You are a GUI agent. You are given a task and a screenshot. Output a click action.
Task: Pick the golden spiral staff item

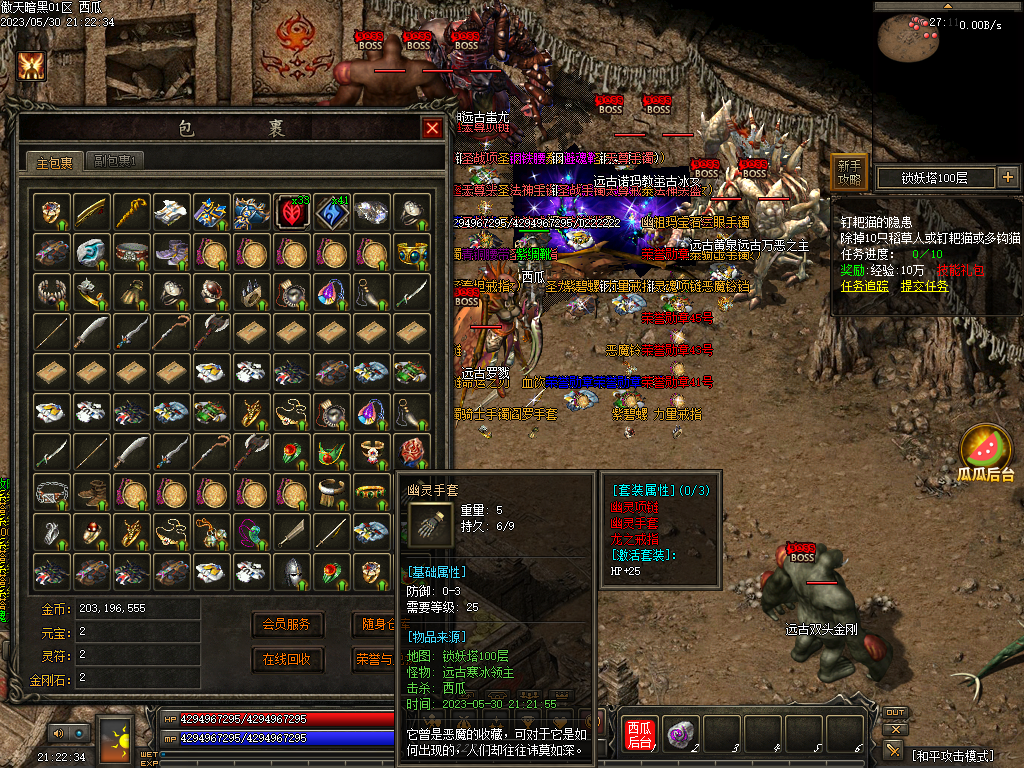point(131,212)
